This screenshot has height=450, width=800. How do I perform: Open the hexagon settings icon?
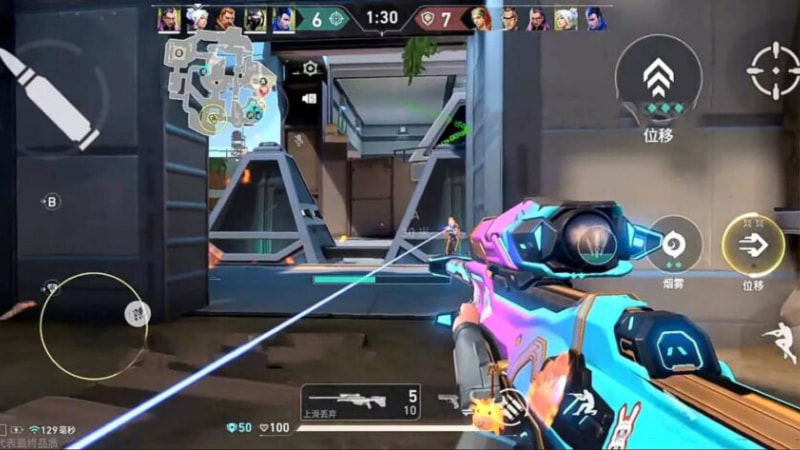[x=310, y=68]
